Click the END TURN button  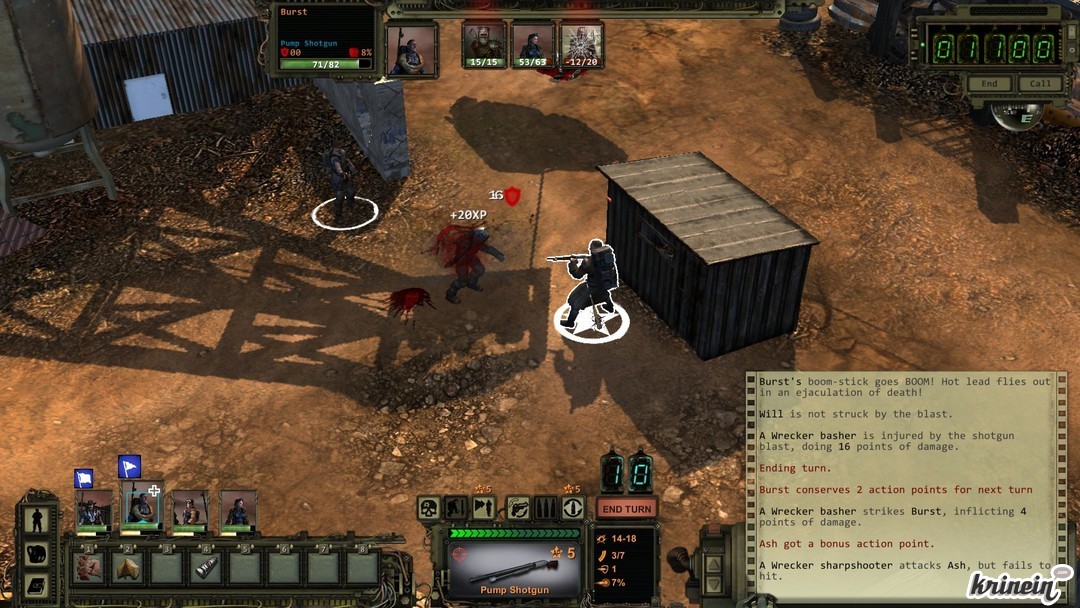[627, 508]
